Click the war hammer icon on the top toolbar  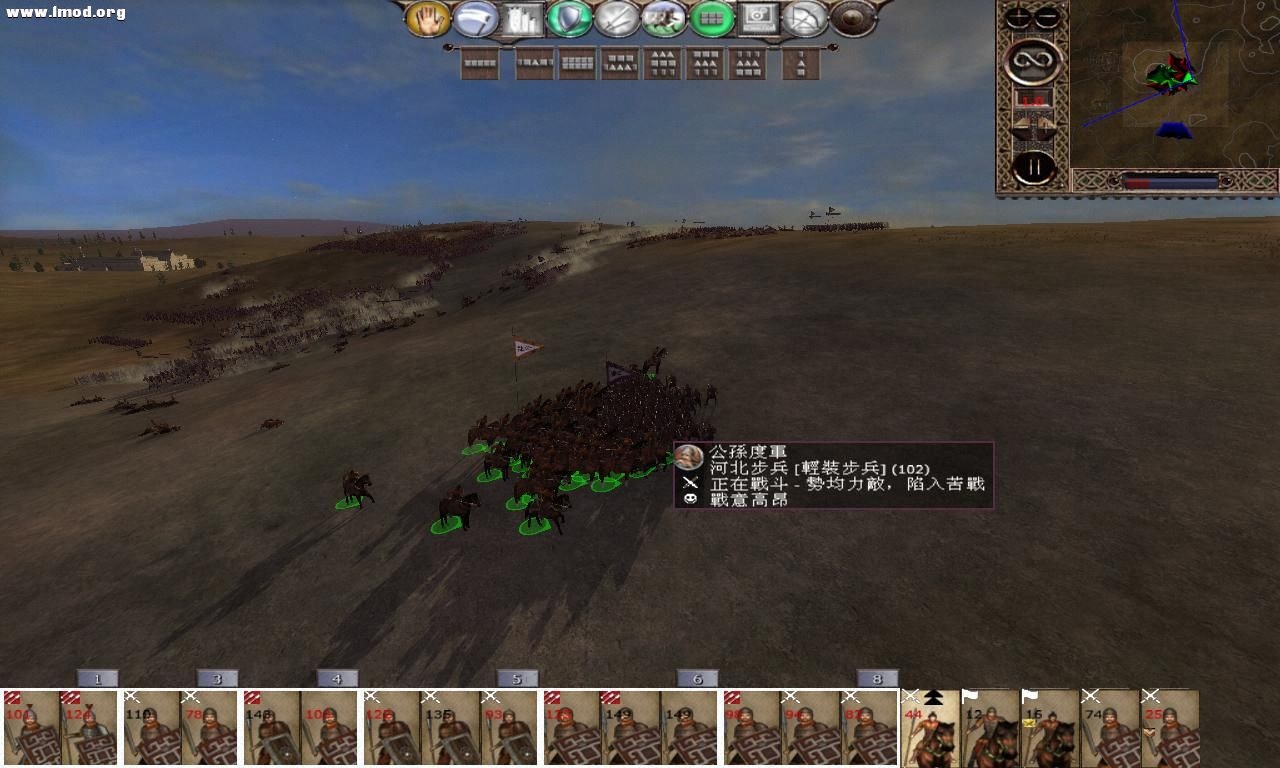point(478,18)
